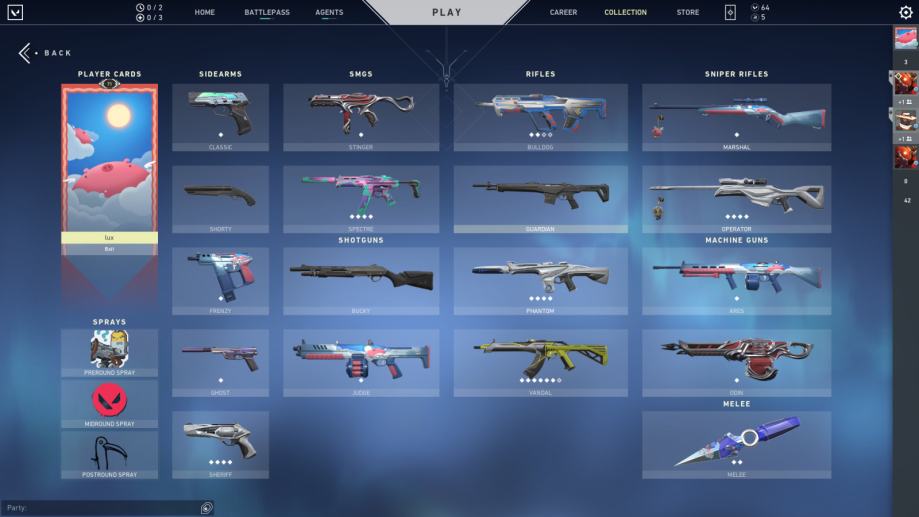
Task: Open the Agents tab
Action: pos(329,13)
